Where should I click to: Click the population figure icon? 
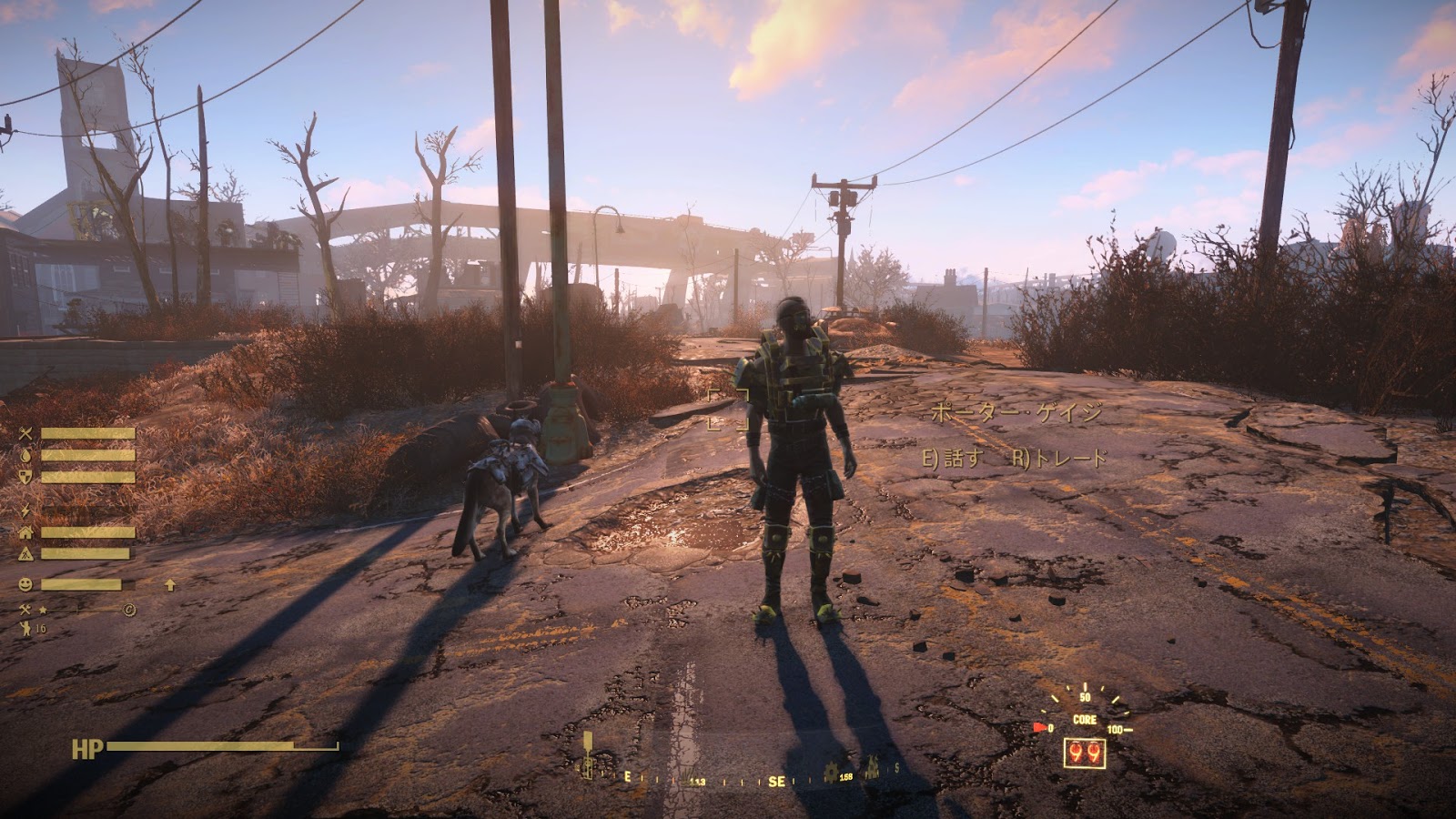coord(25,628)
